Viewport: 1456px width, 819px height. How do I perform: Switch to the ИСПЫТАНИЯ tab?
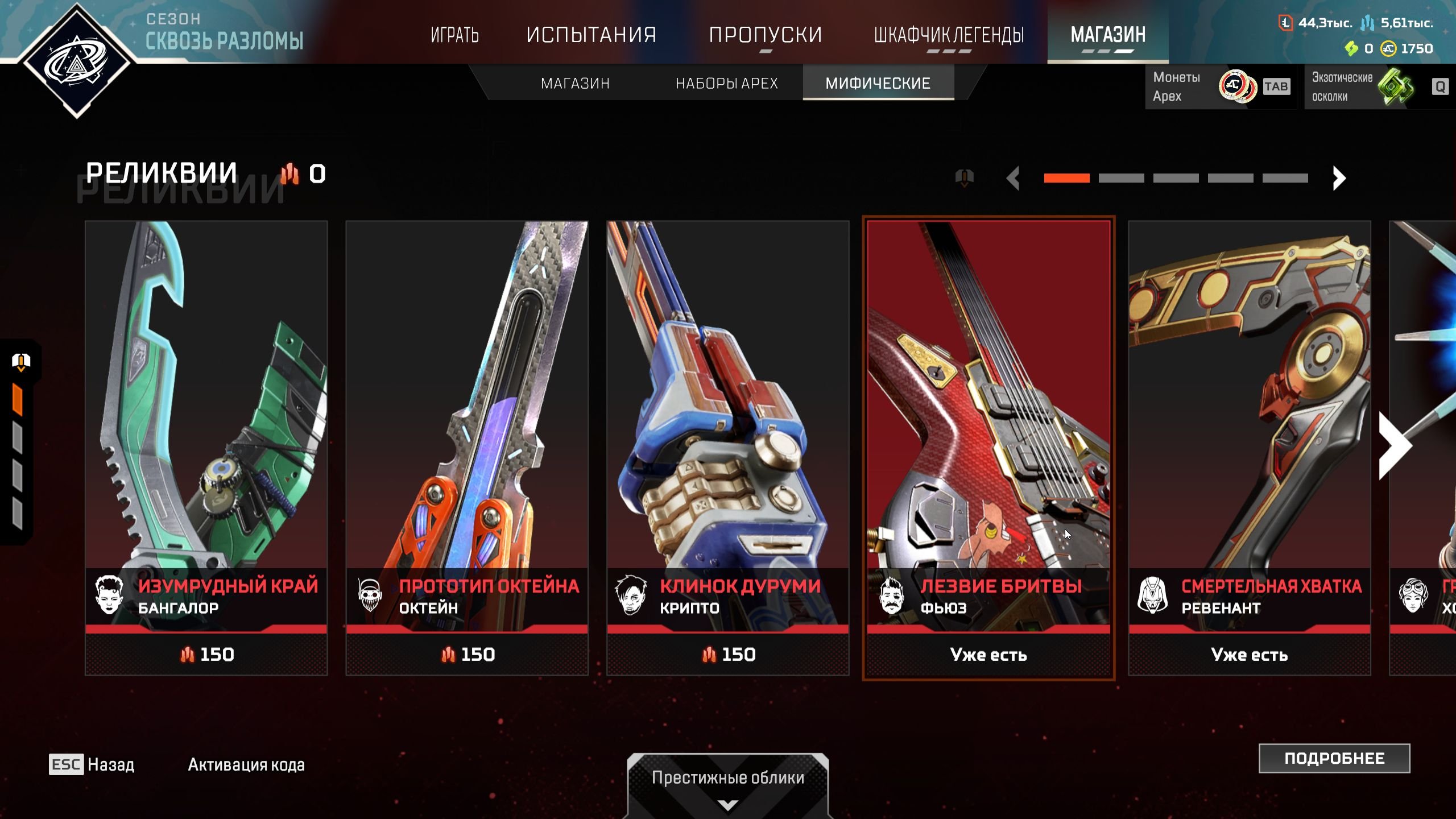(591, 35)
